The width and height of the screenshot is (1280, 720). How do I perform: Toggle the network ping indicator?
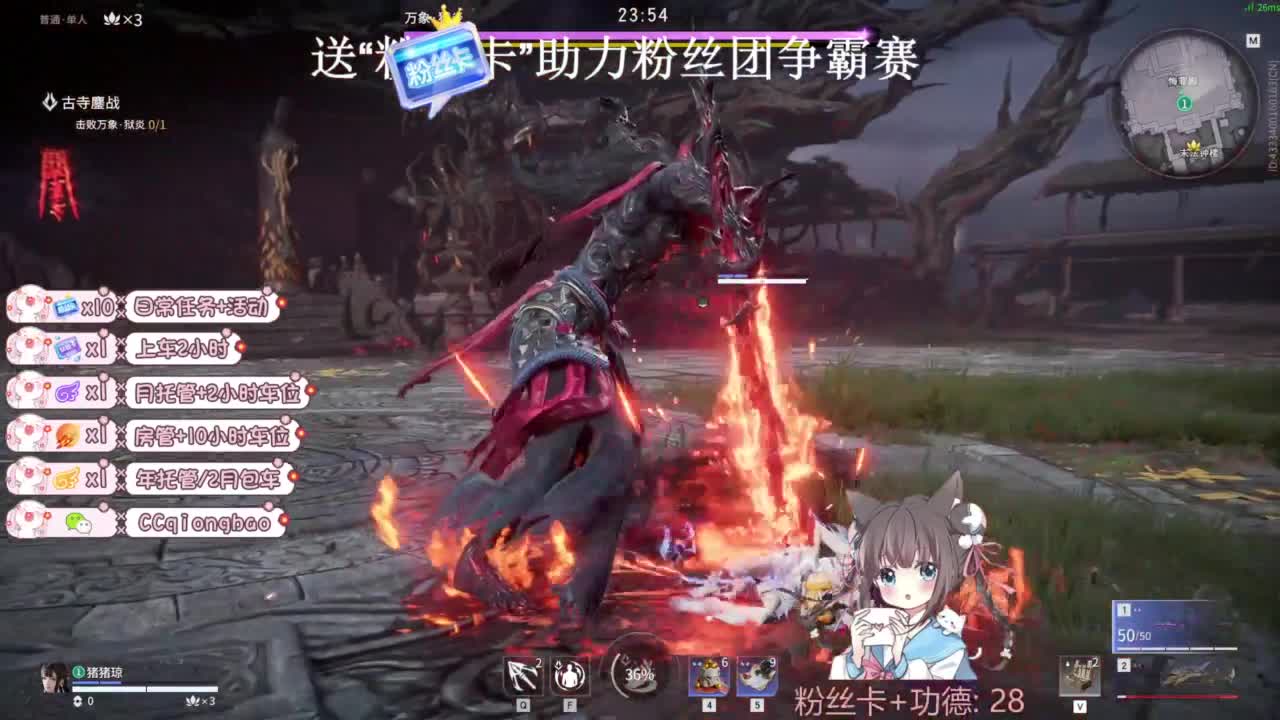[1262, 9]
